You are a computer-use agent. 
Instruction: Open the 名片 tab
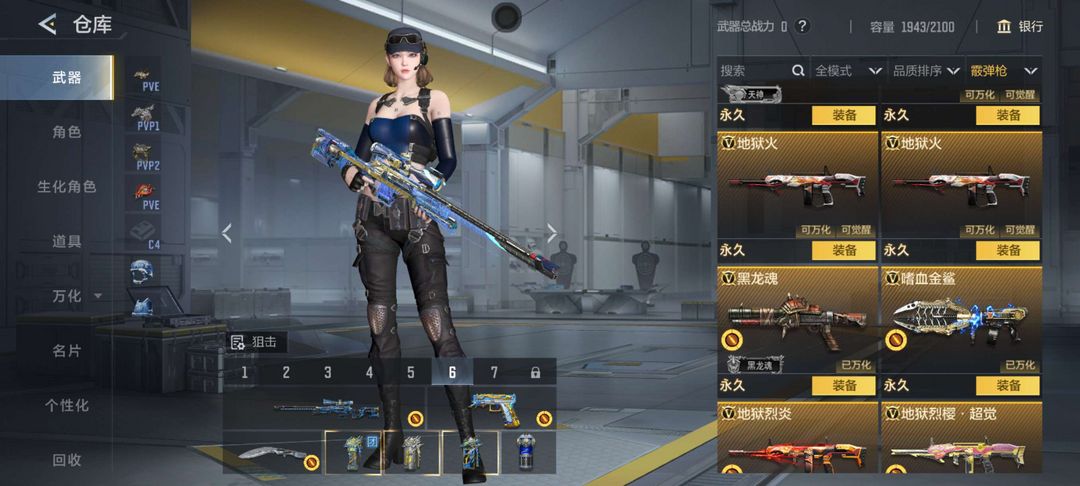point(66,351)
